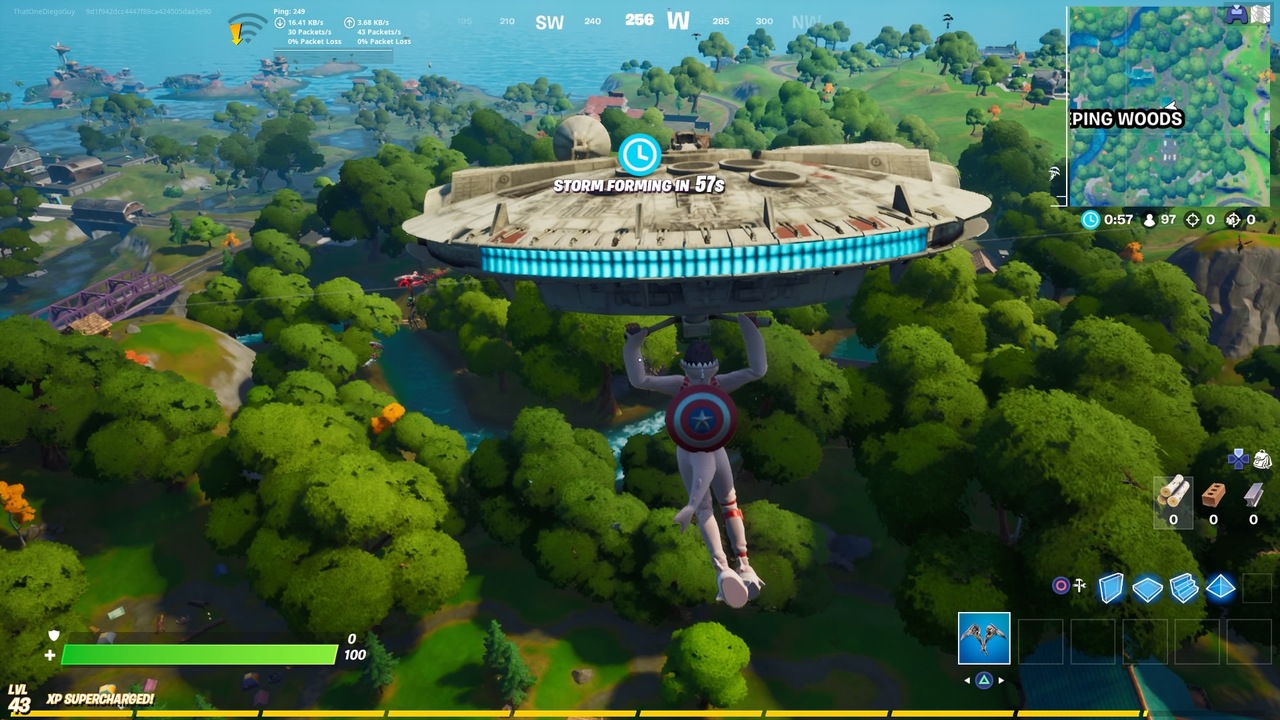Toggle the harvesting tool icon near trap slot

pyautogui.click(x=1080, y=584)
